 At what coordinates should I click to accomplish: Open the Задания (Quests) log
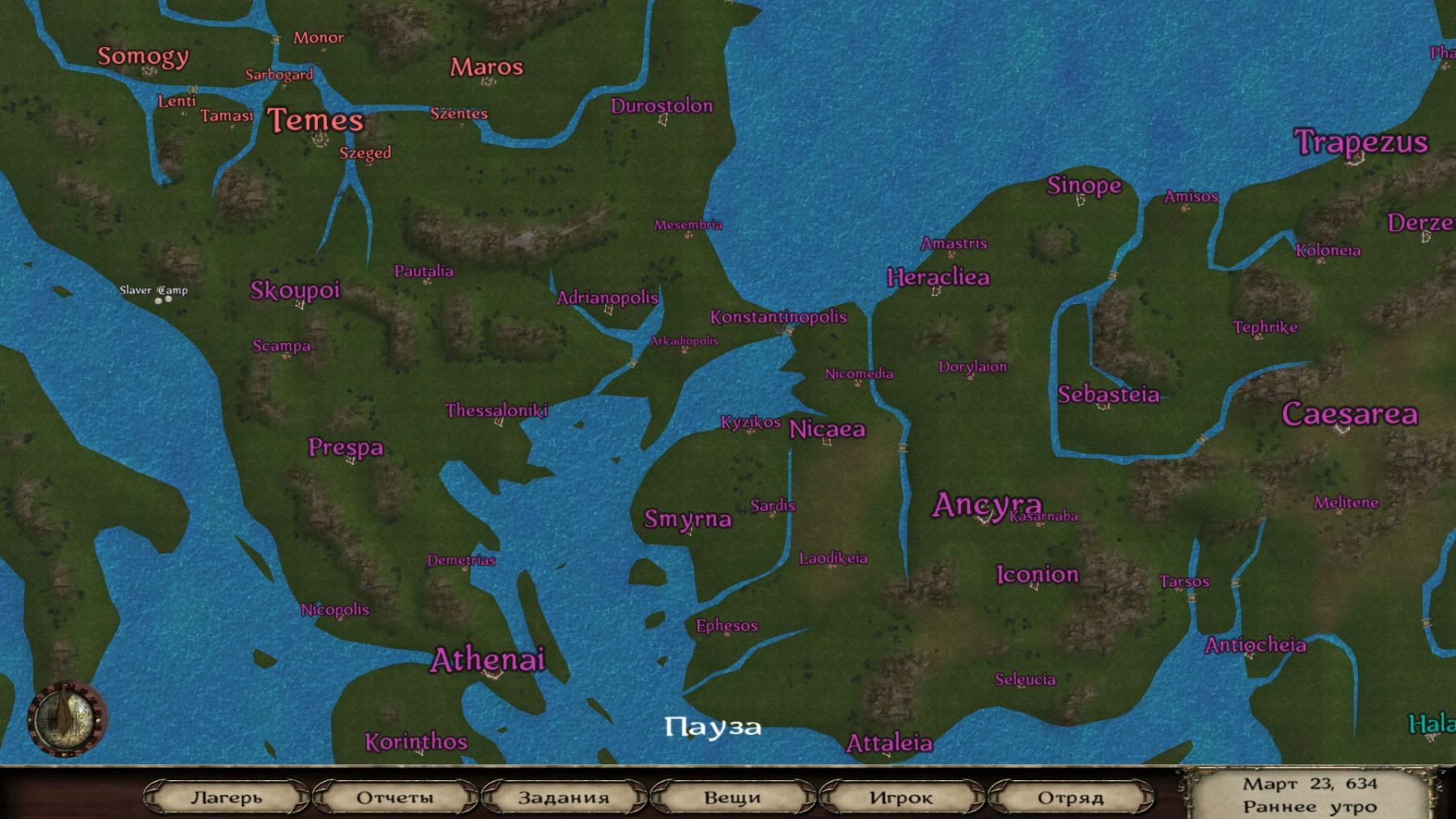[x=563, y=797]
